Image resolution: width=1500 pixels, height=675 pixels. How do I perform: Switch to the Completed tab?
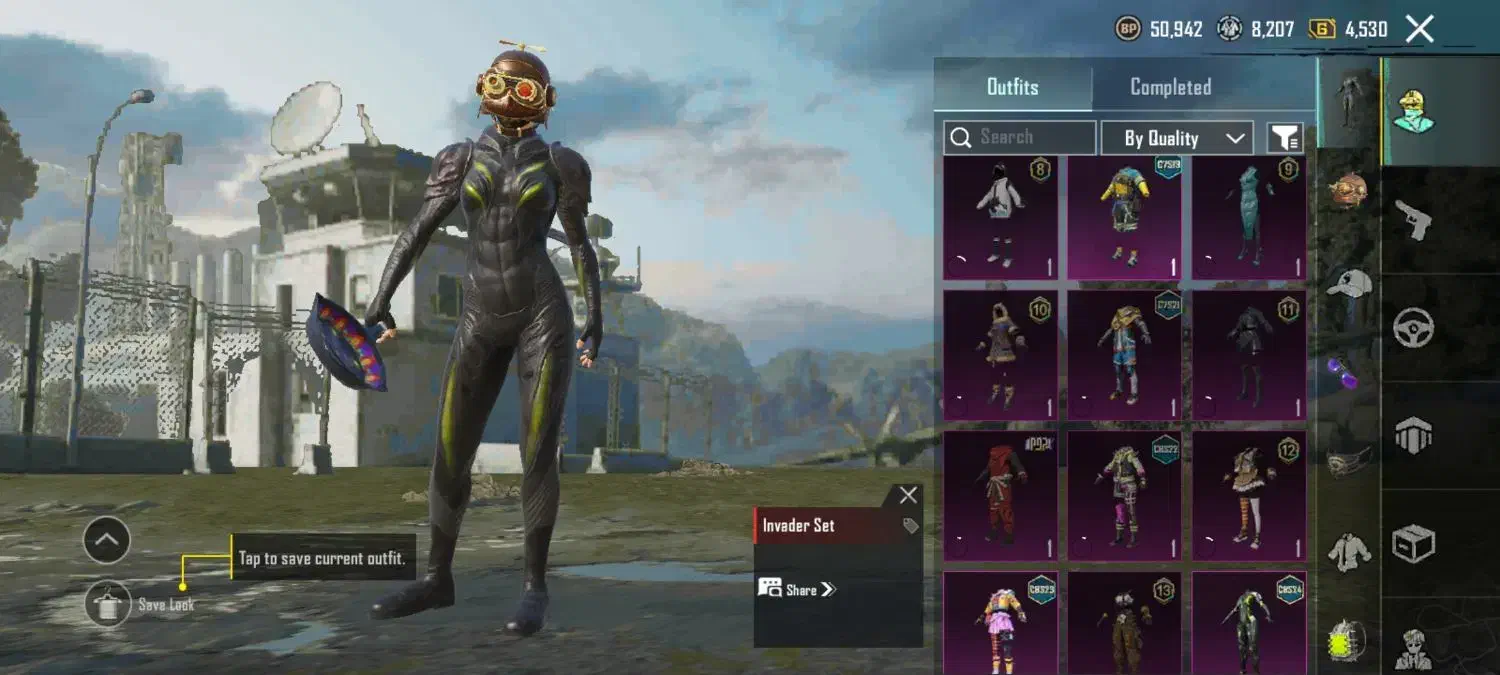pos(1170,87)
